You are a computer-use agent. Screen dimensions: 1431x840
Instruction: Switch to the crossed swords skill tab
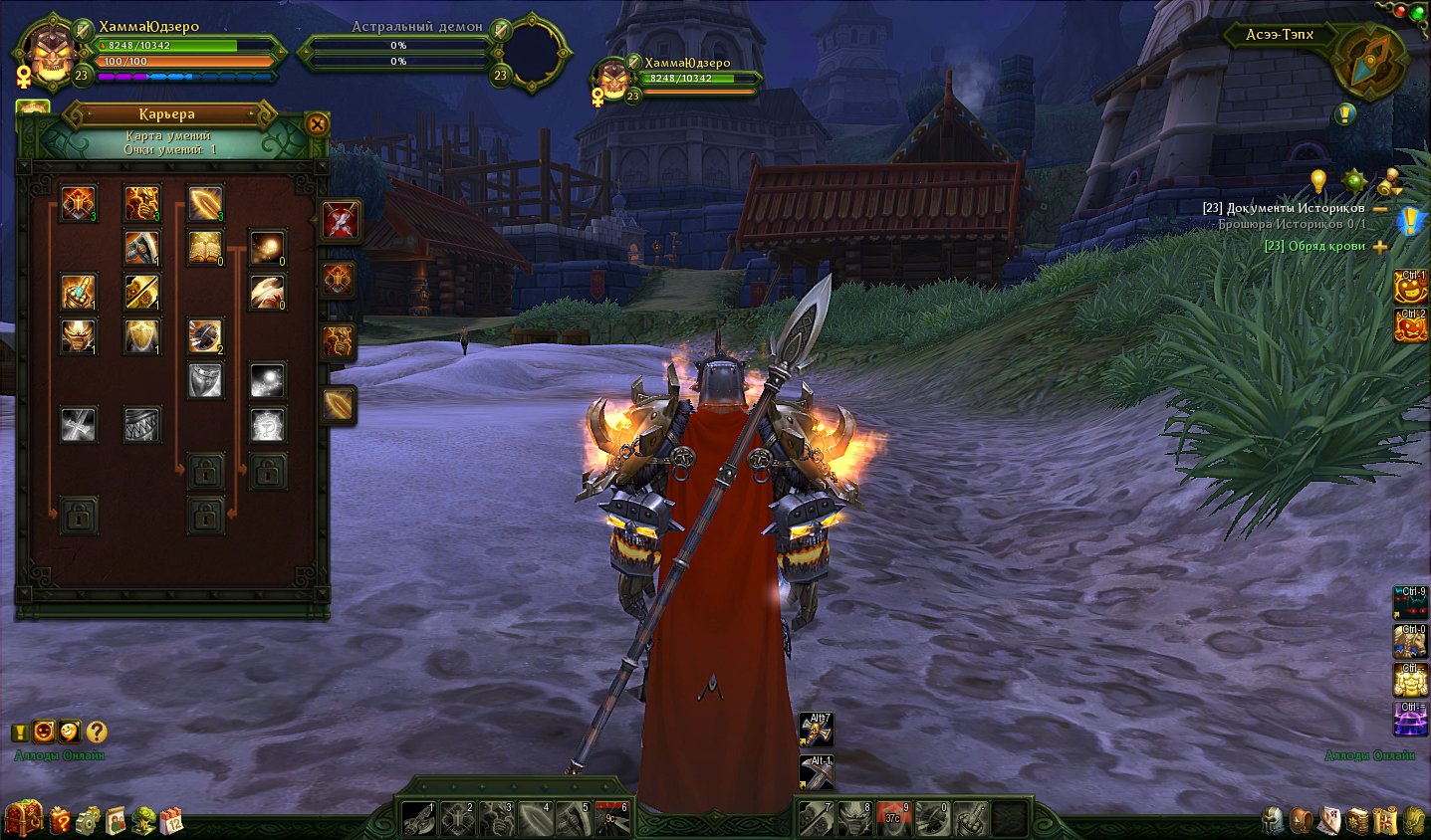pos(340,220)
